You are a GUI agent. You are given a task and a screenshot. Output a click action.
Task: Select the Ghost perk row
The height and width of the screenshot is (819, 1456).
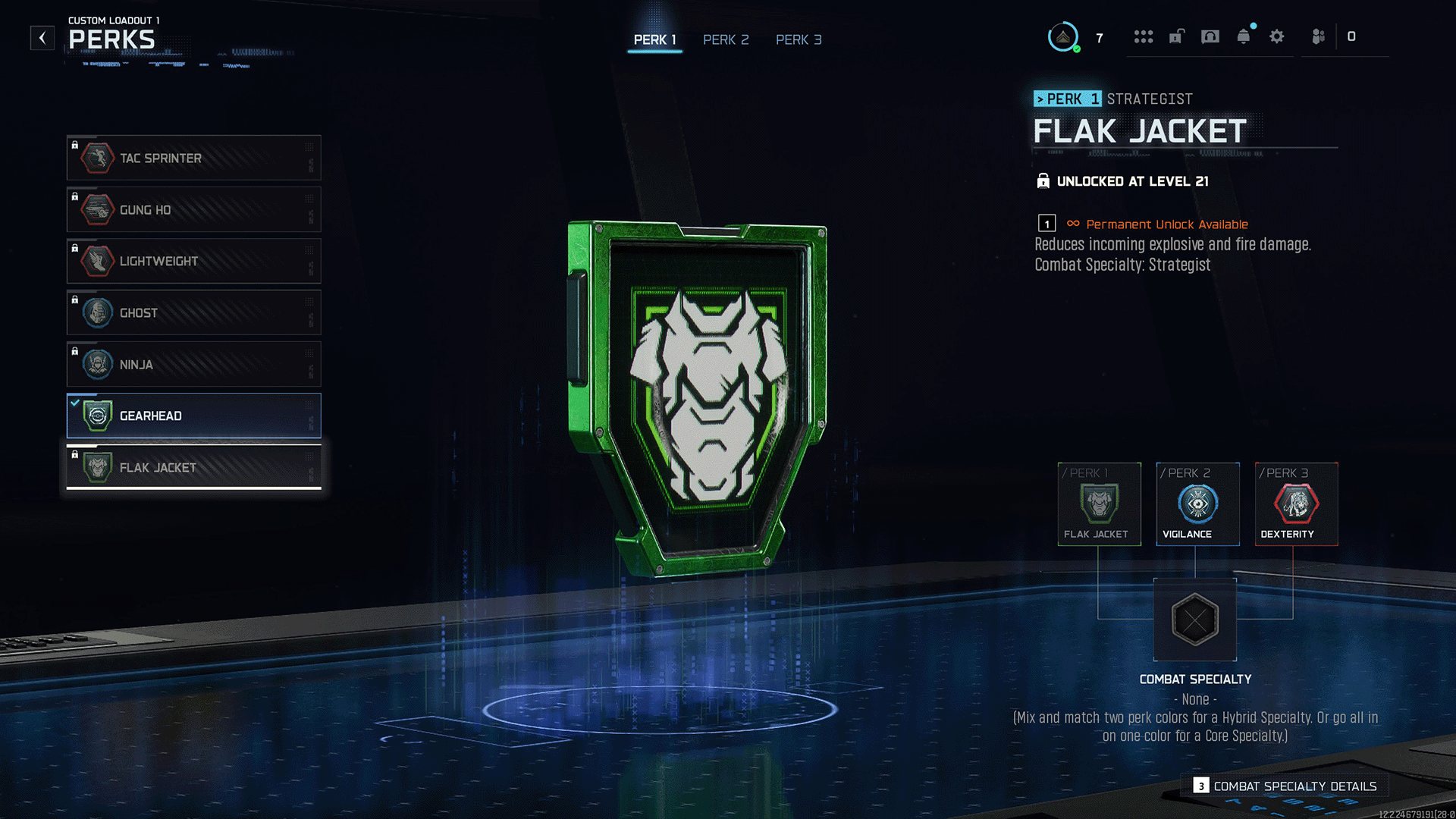[x=193, y=312]
